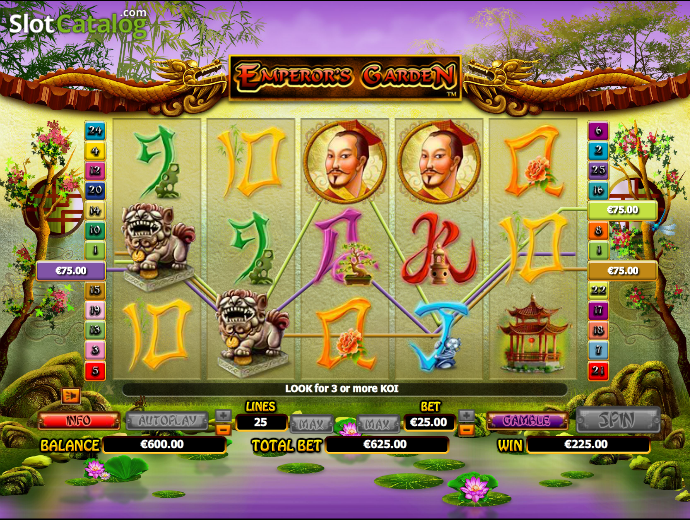Choose payline marker 6

point(598,131)
